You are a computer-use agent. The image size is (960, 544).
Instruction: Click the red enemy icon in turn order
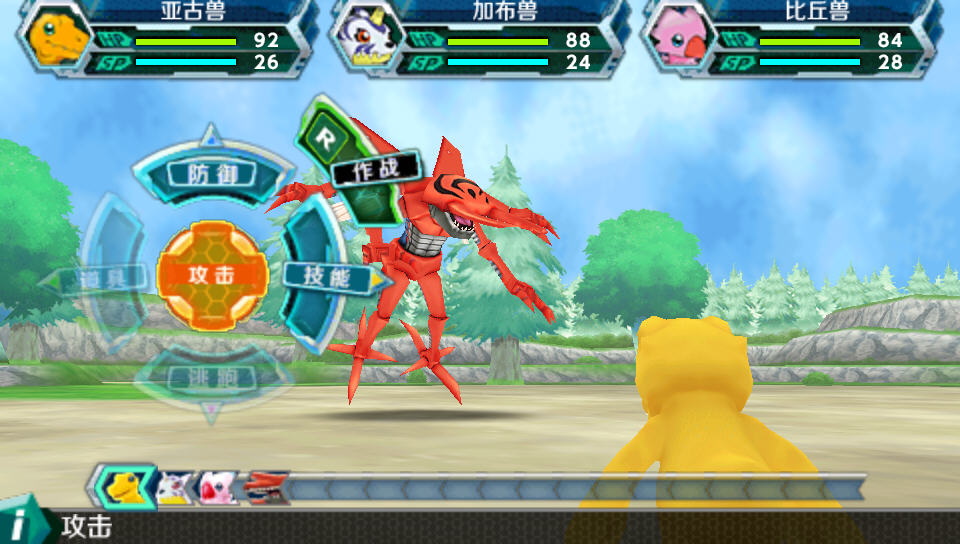tap(266, 487)
